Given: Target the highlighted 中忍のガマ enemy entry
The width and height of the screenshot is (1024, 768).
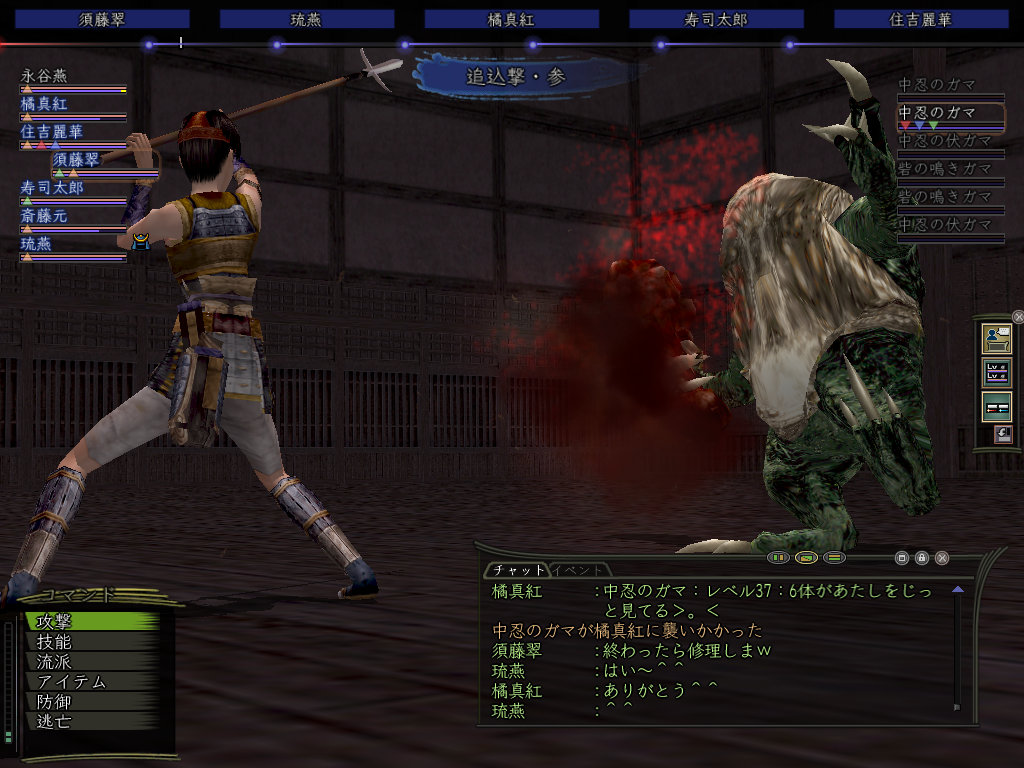Looking at the screenshot, I should coord(950,113).
